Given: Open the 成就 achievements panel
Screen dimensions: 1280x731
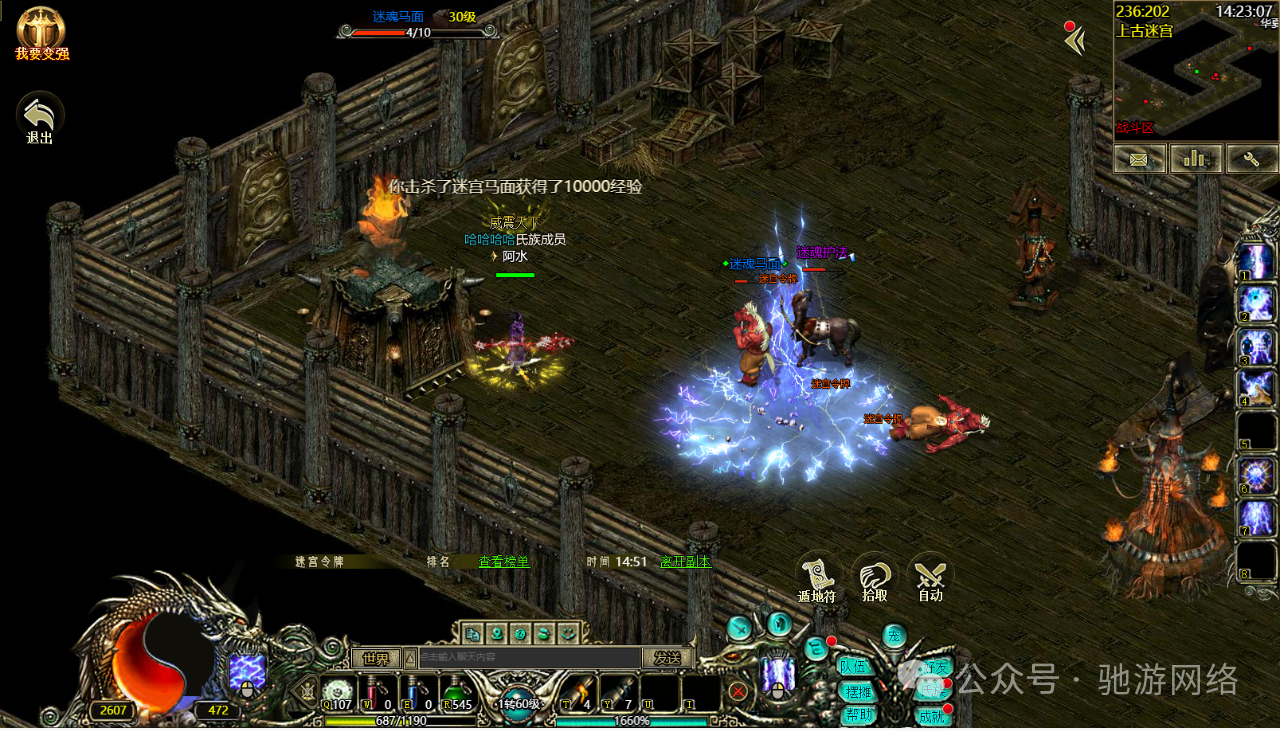Looking at the screenshot, I should [932, 716].
